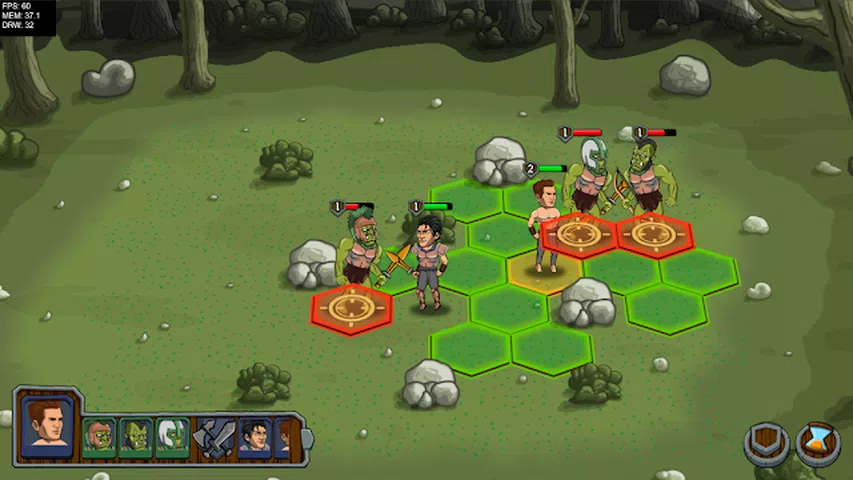Click the crossed axe and sword round marker
This screenshot has width=853, height=480.
[213, 438]
